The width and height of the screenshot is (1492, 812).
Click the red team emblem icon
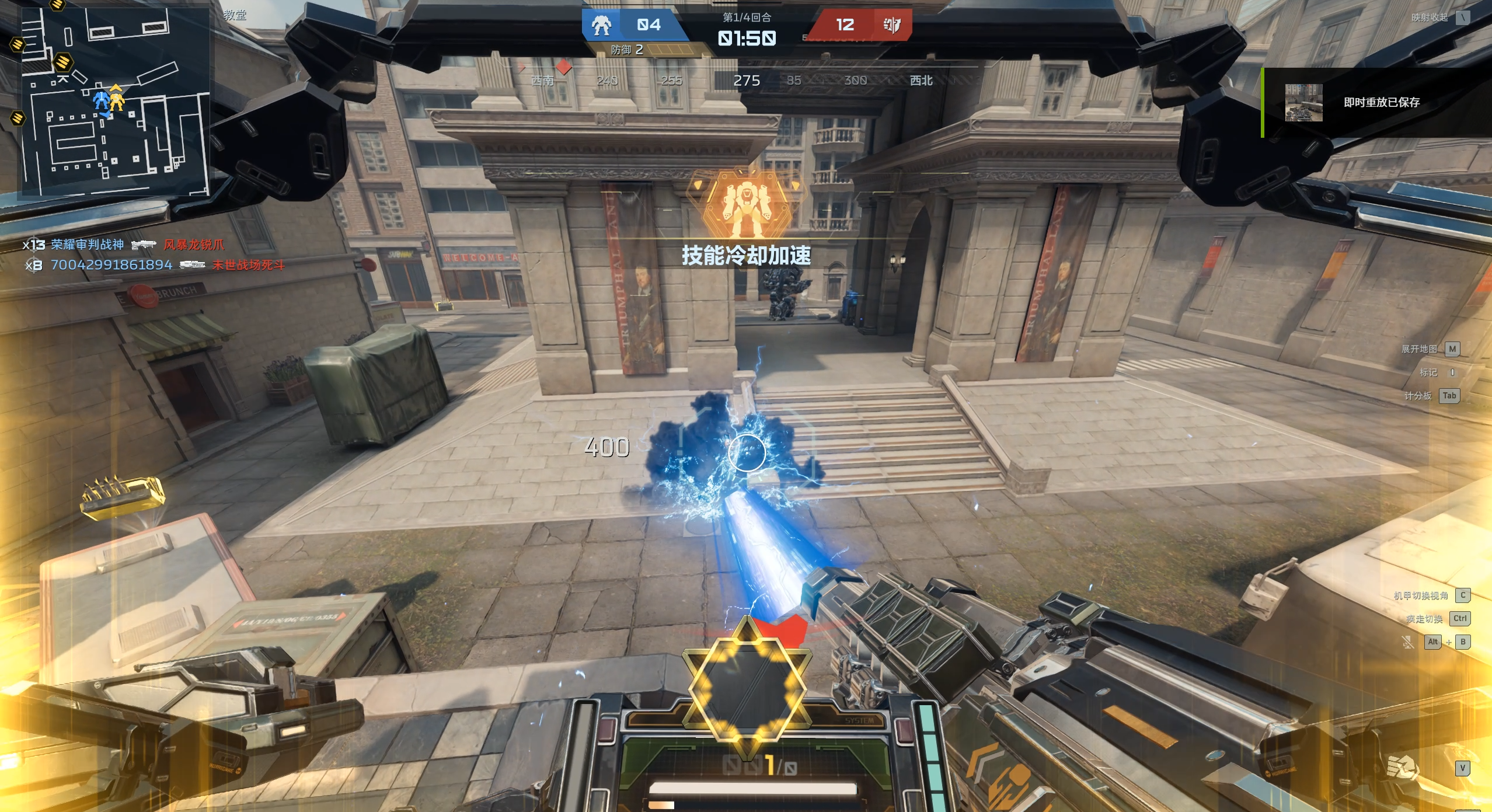click(891, 25)
